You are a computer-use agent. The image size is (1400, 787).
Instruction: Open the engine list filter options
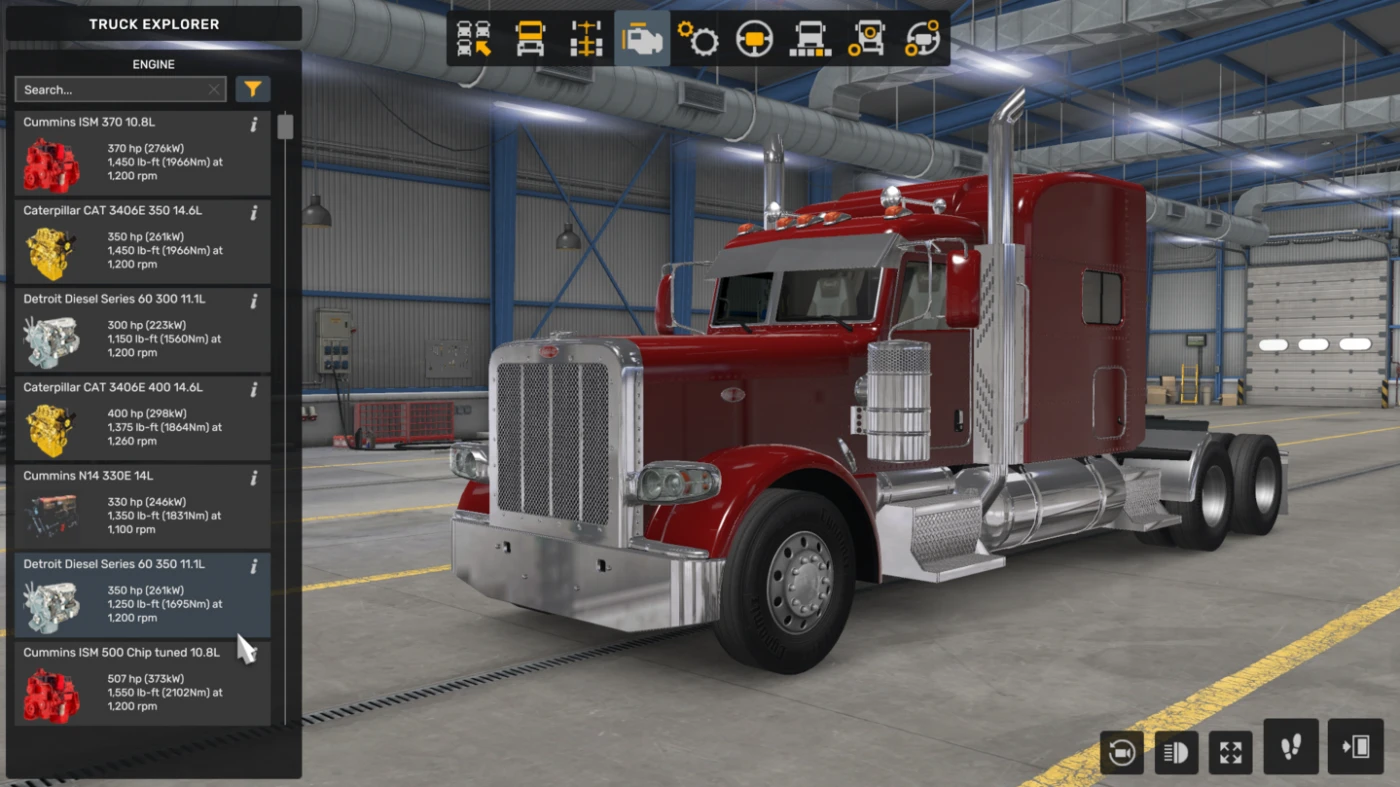(252, 89)
